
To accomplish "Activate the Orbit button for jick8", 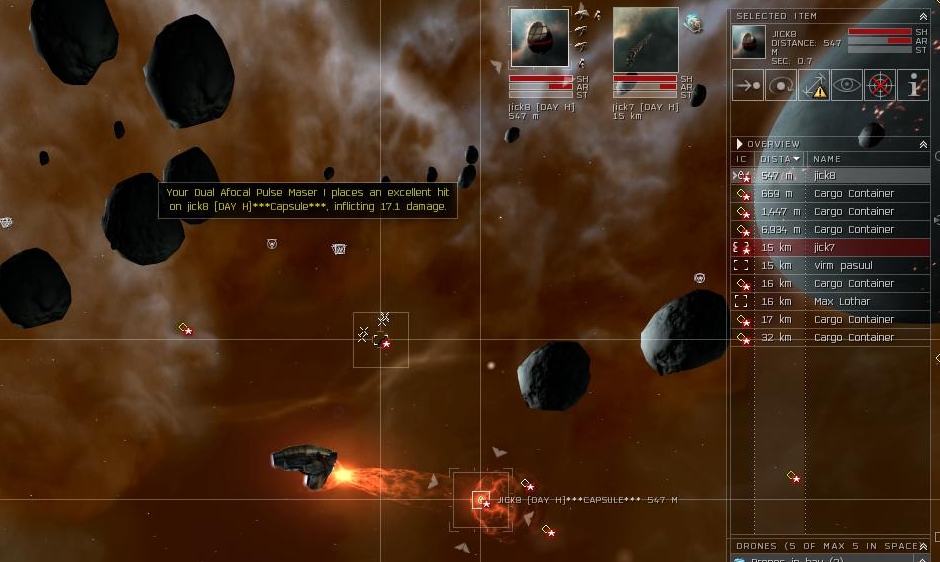I will (x=781, y=85).
